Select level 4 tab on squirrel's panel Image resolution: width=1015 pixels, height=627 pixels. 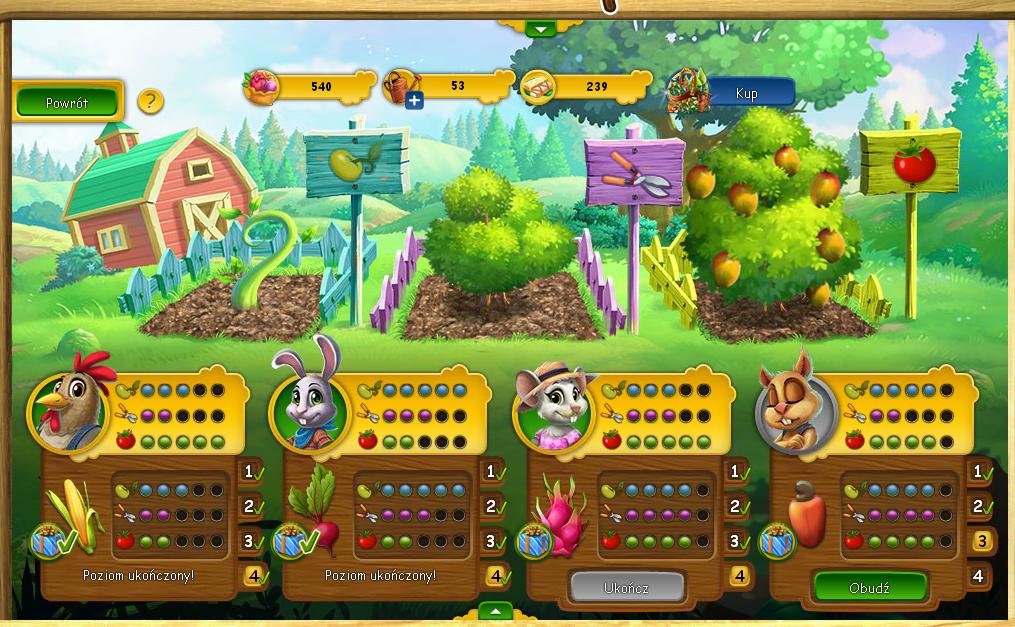(980, 576)
